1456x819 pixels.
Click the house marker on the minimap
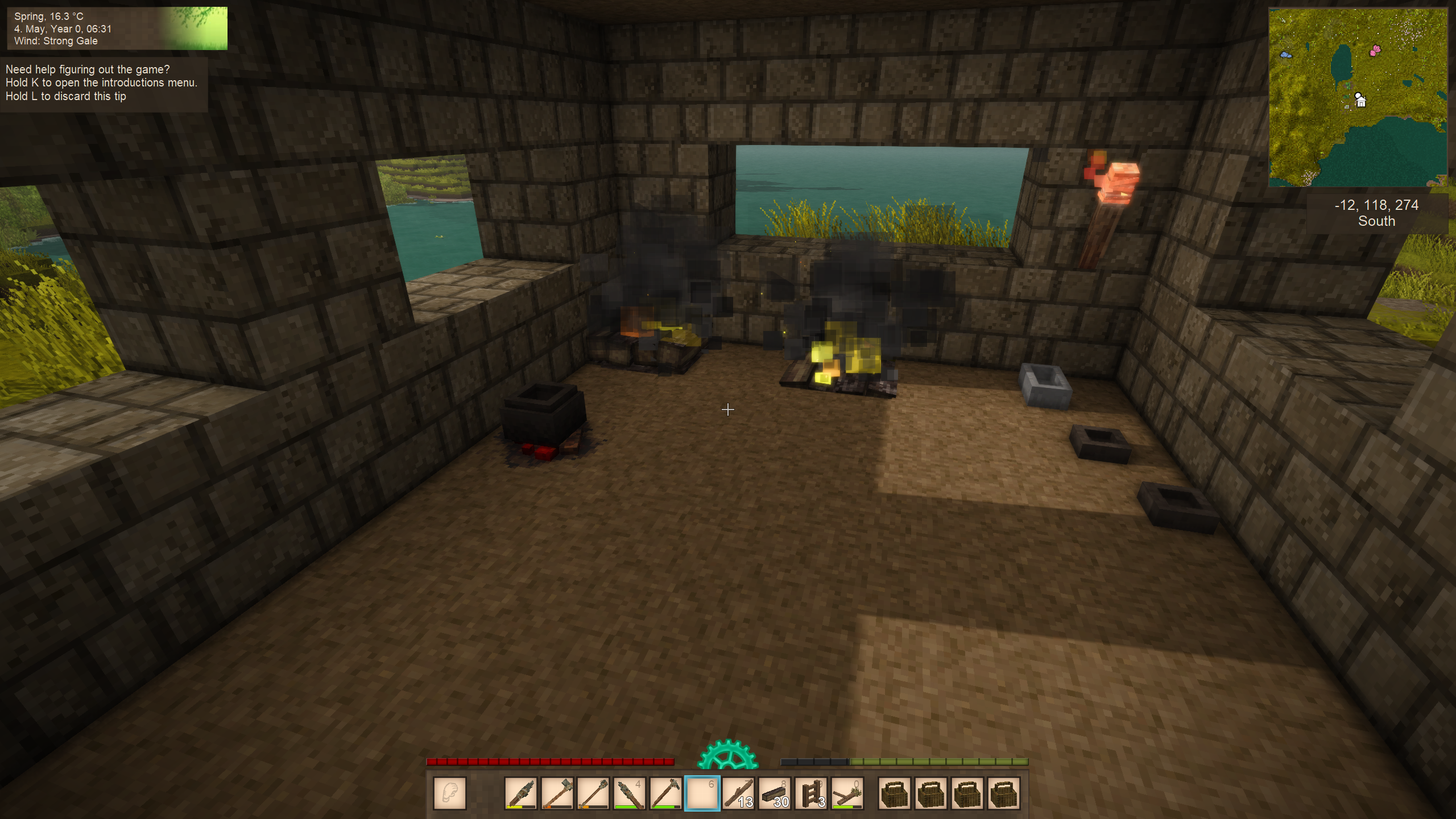(x=1360, y=101)
